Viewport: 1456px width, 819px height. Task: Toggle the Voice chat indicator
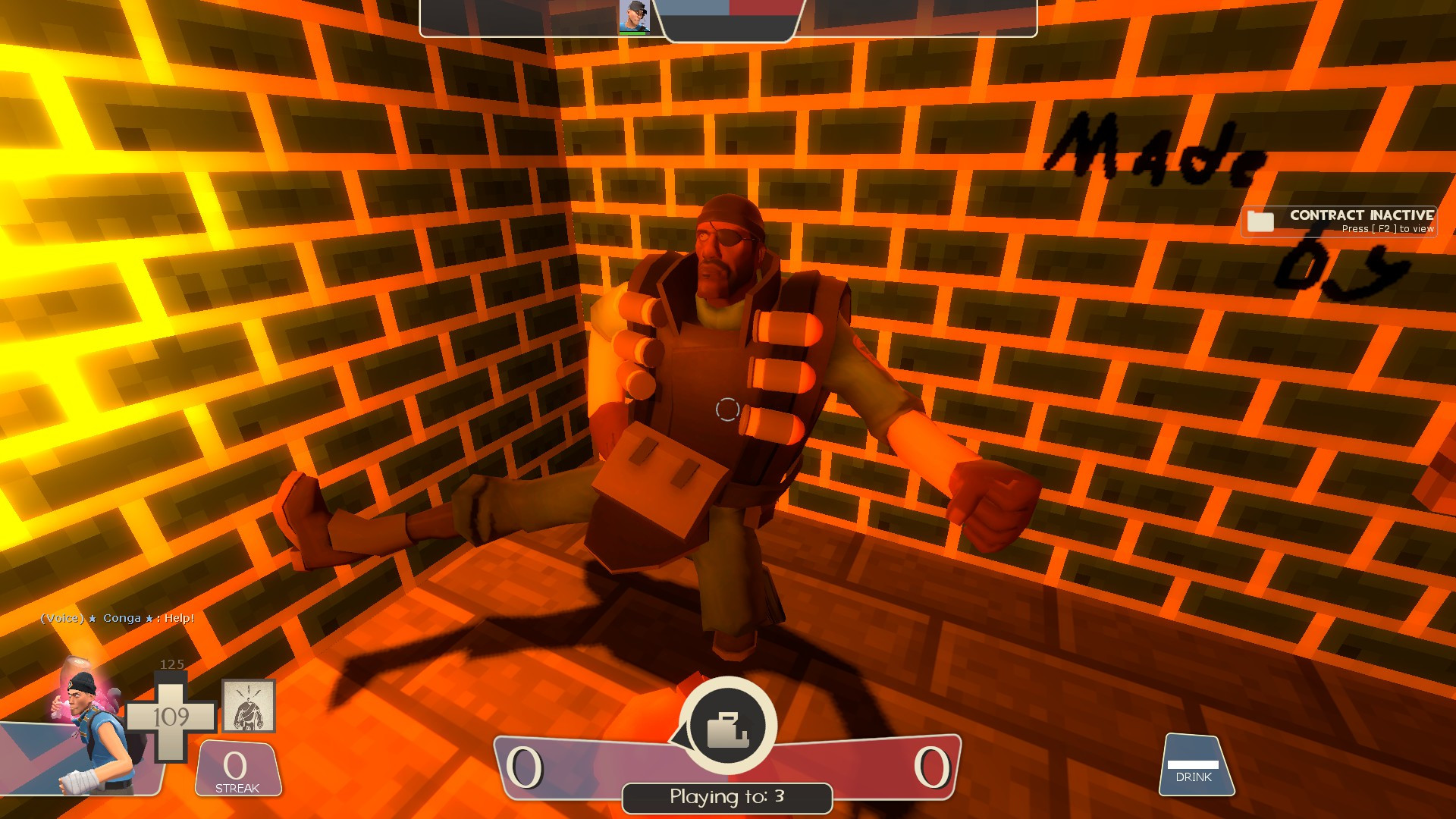point(61,619)
